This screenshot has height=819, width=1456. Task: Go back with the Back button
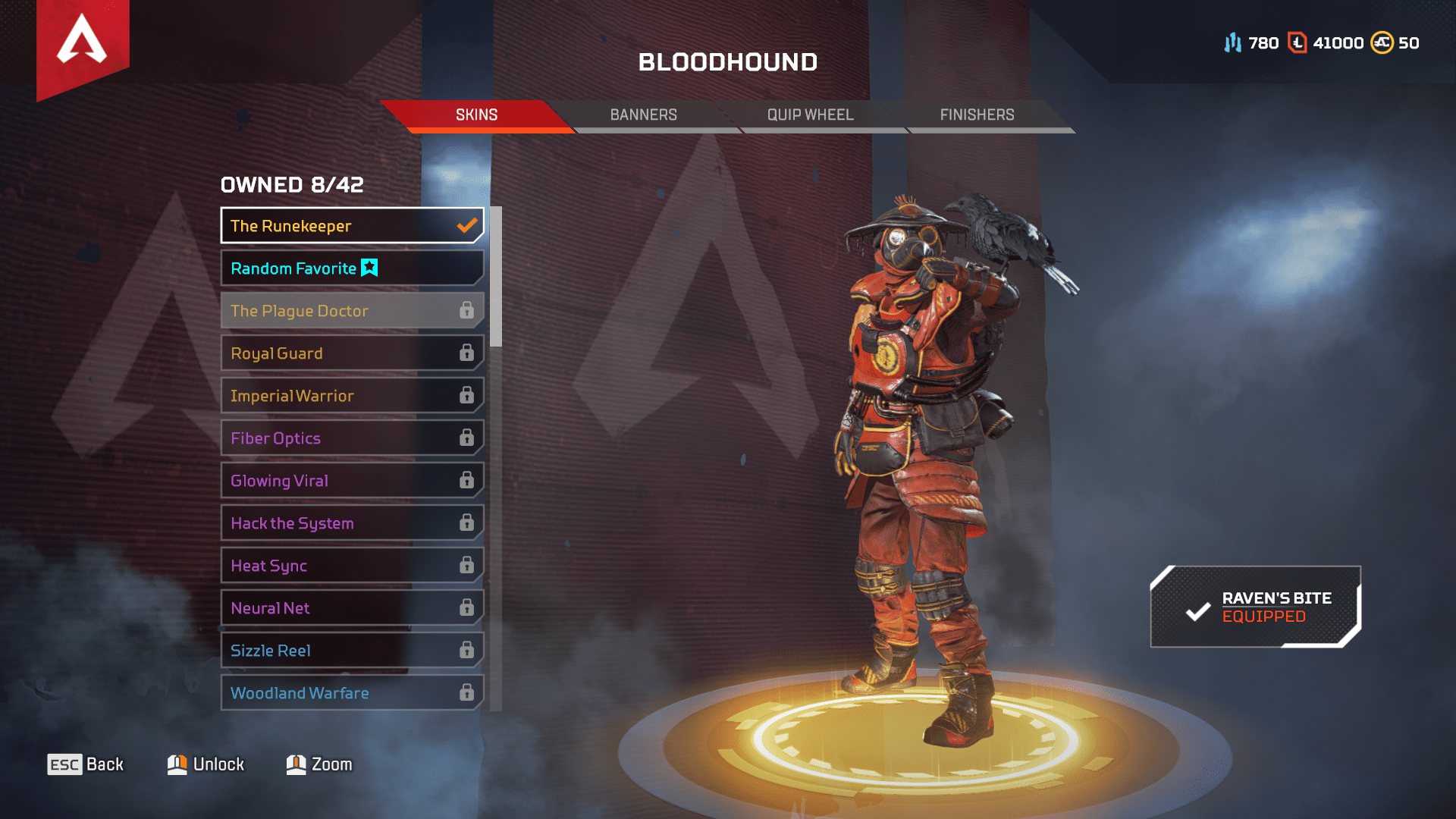pos(86,764)
